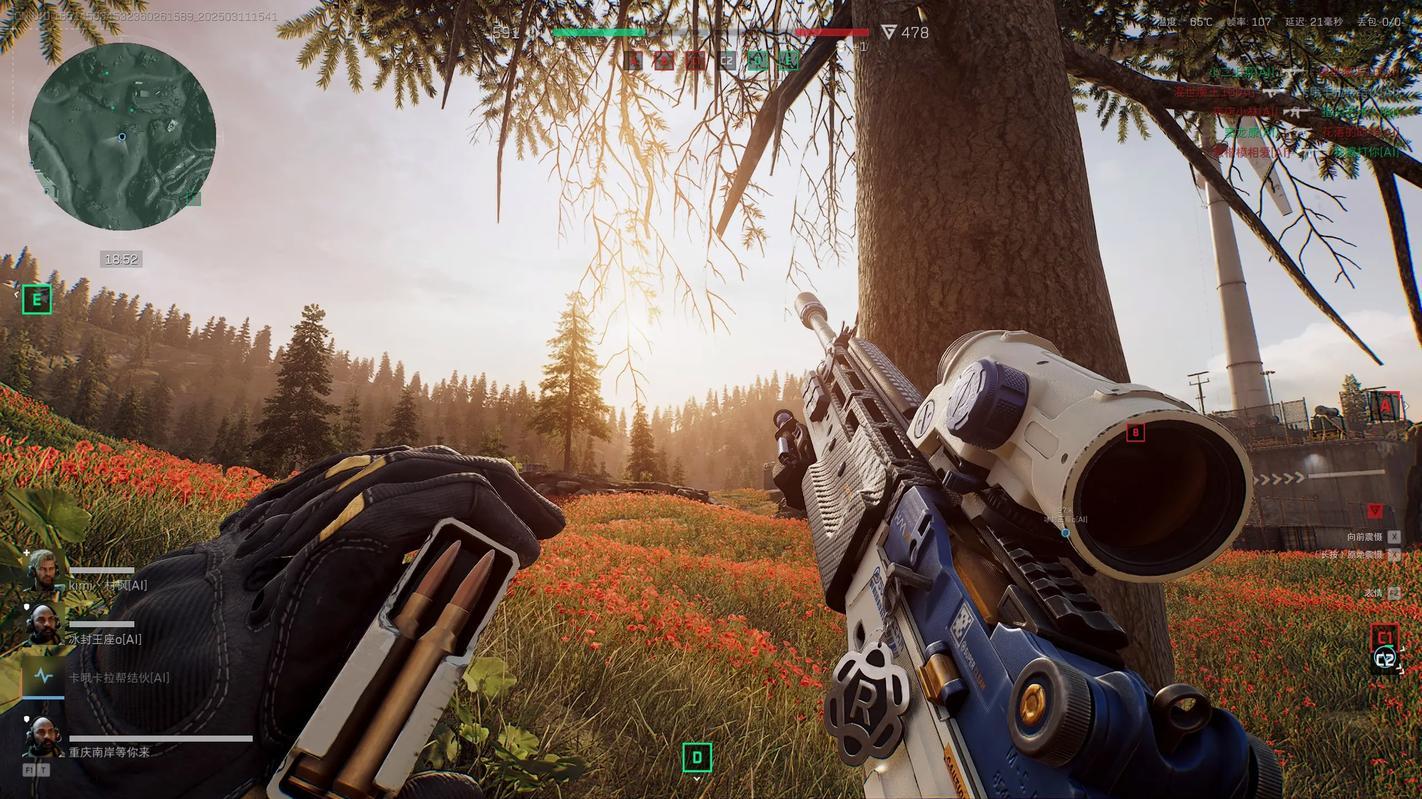This screenshot has height=799, width=1422.
Task: Select downed teammate 卡哦卡拉帮结伙[AI]
Action: 118,677
